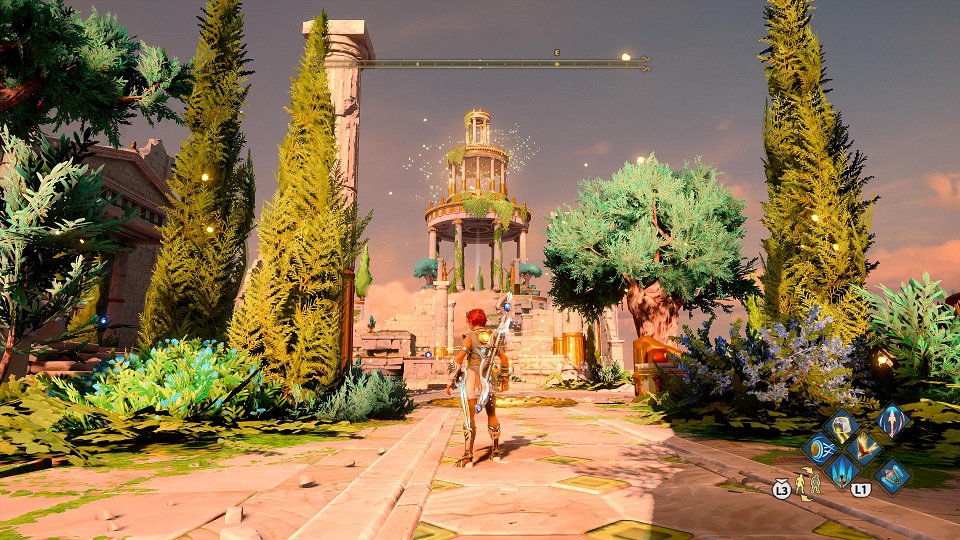The height and width of the screenshot is (540, 960).
Task: Click the compass bar at the top
Action: pos(503,63)
